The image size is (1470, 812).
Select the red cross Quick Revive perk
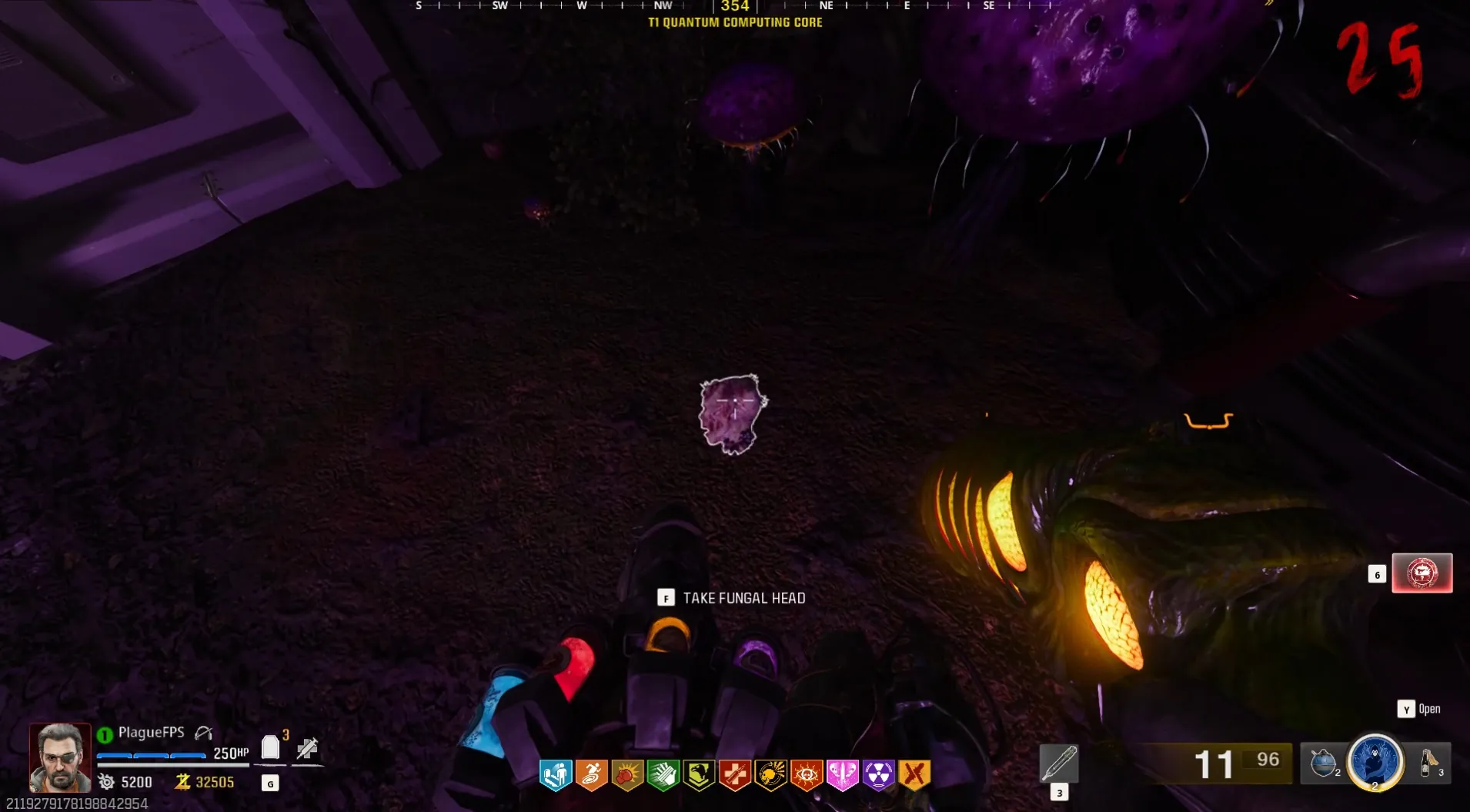point(735,774)
